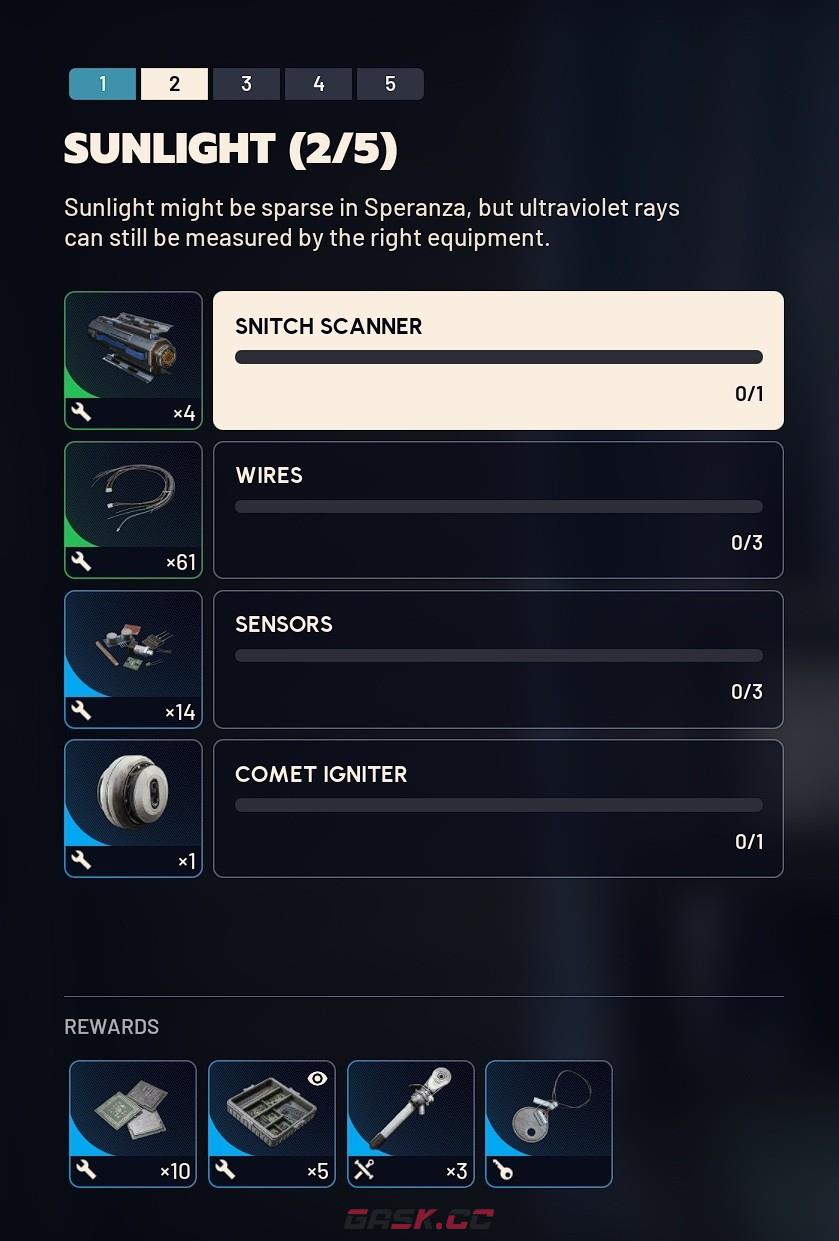Pick the Comet Igniter requirement row
This screenshot has width=839, height=1241.
[498, 808]
